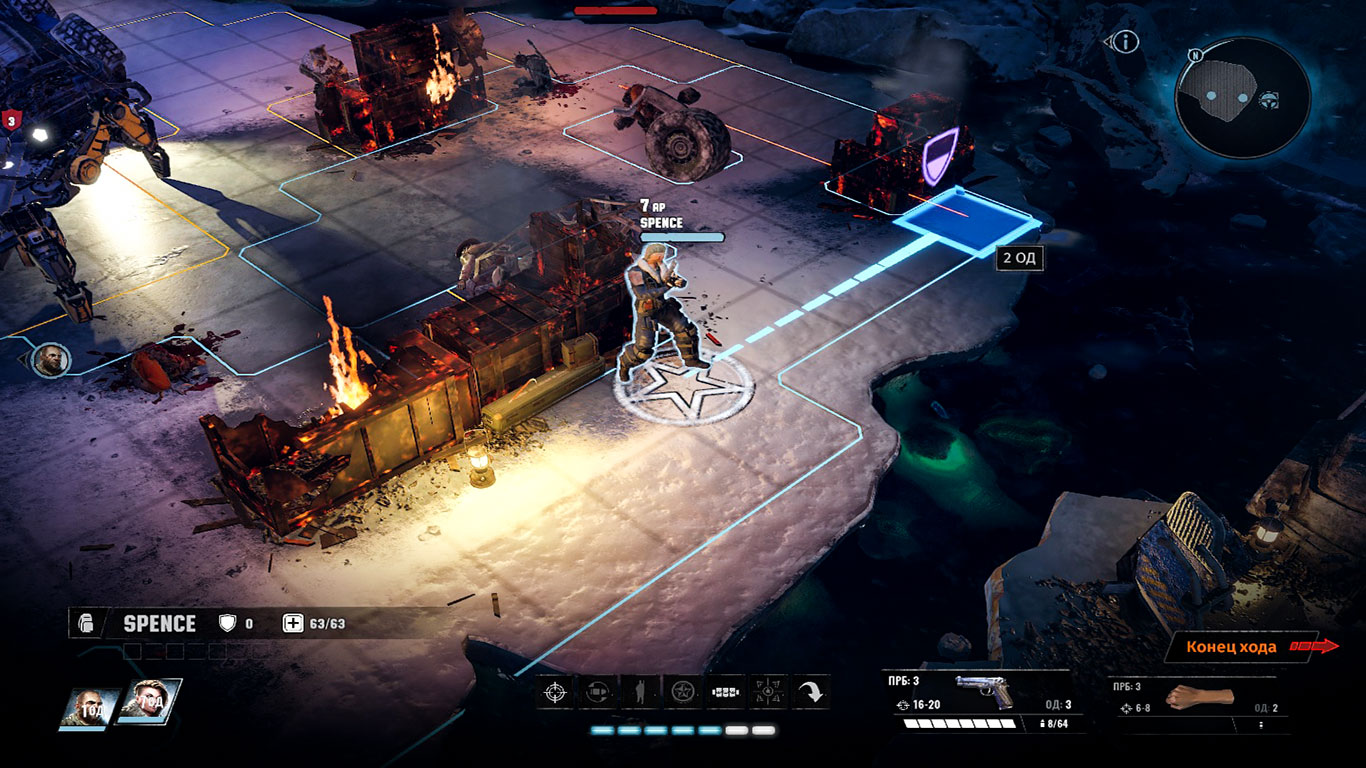
Task: Select the ambush targeting action icon
Action: point(767,692)
